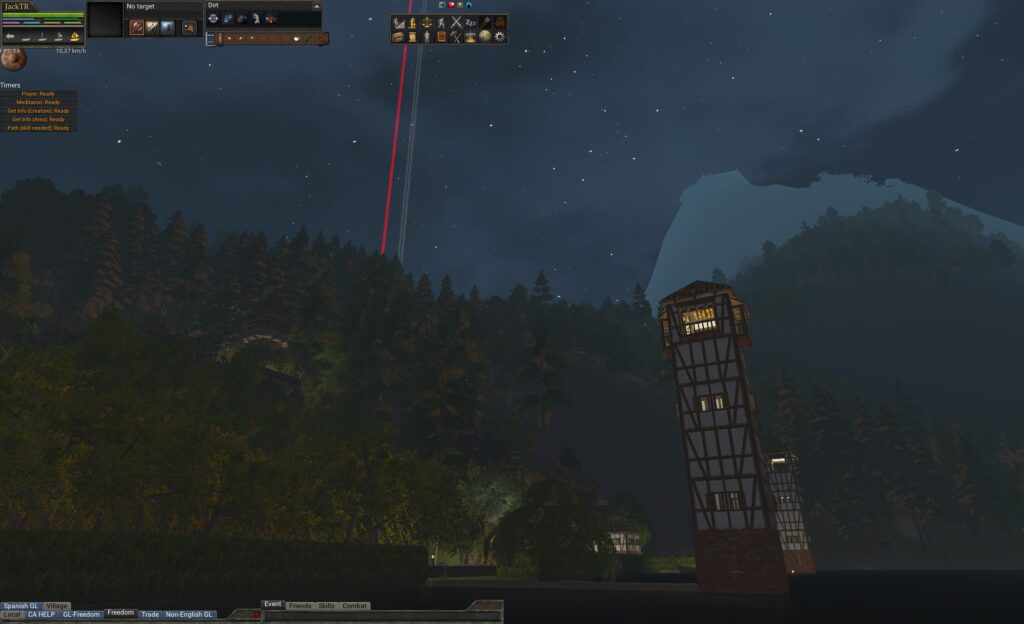
Task: Click the crossed swords icon
Action: [456, 22]
